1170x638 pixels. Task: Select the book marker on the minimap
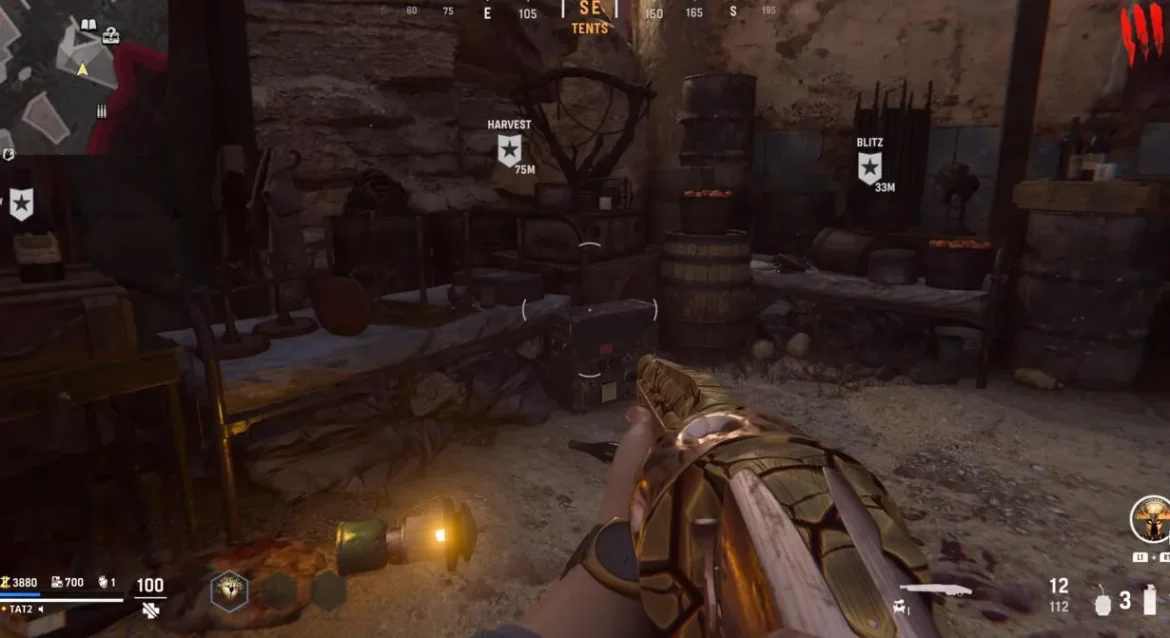pos(88,25)
